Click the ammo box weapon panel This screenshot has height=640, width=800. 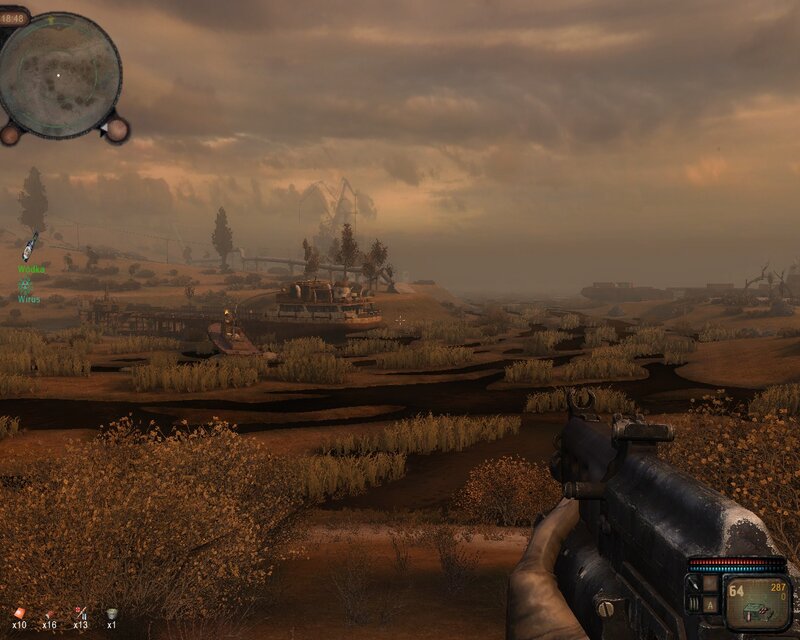coord(757,603)
